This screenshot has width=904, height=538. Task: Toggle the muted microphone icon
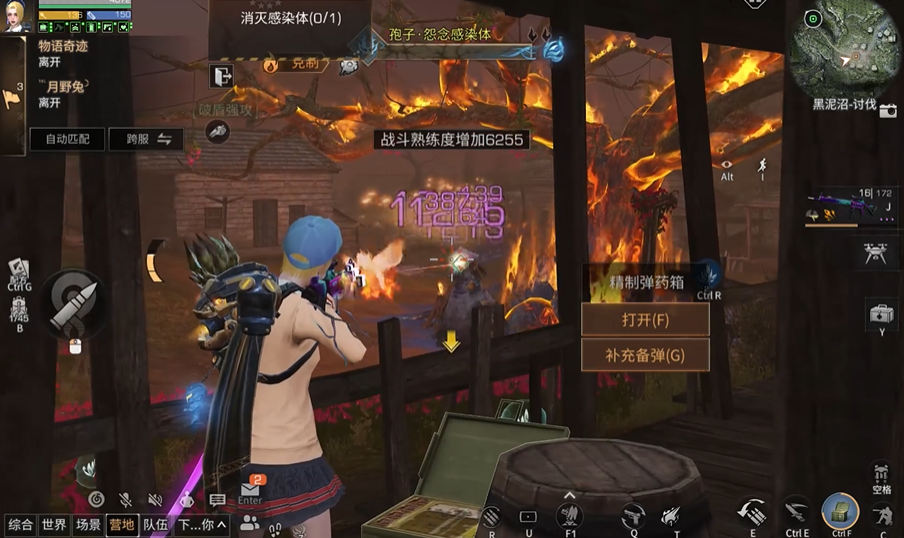126,500
